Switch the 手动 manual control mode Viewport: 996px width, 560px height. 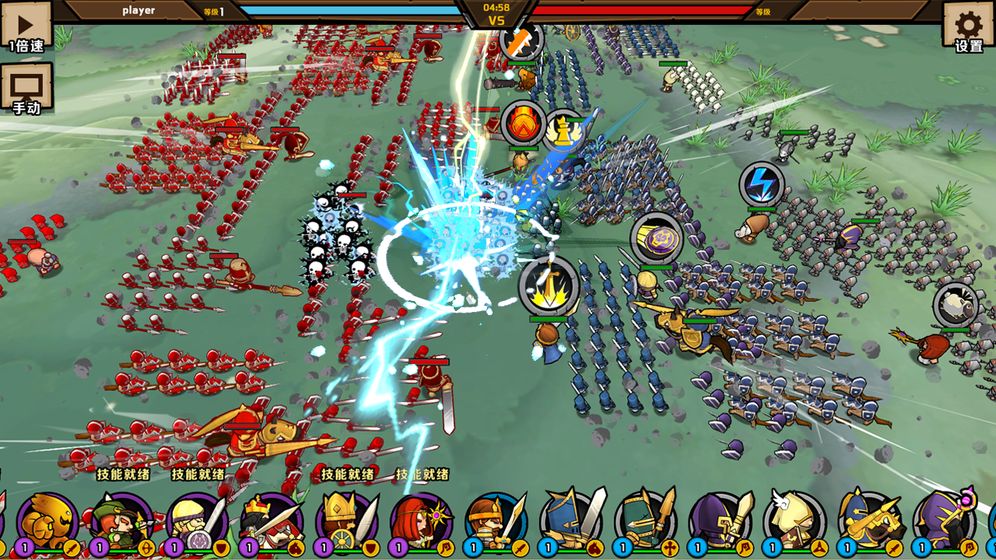coord(27,86)
